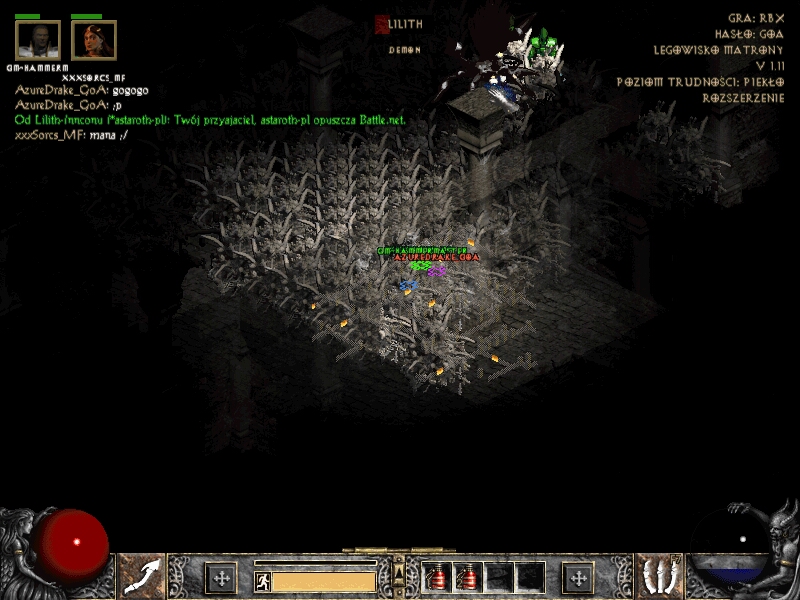Use the red potion in the first belt slot

[438, 577]
